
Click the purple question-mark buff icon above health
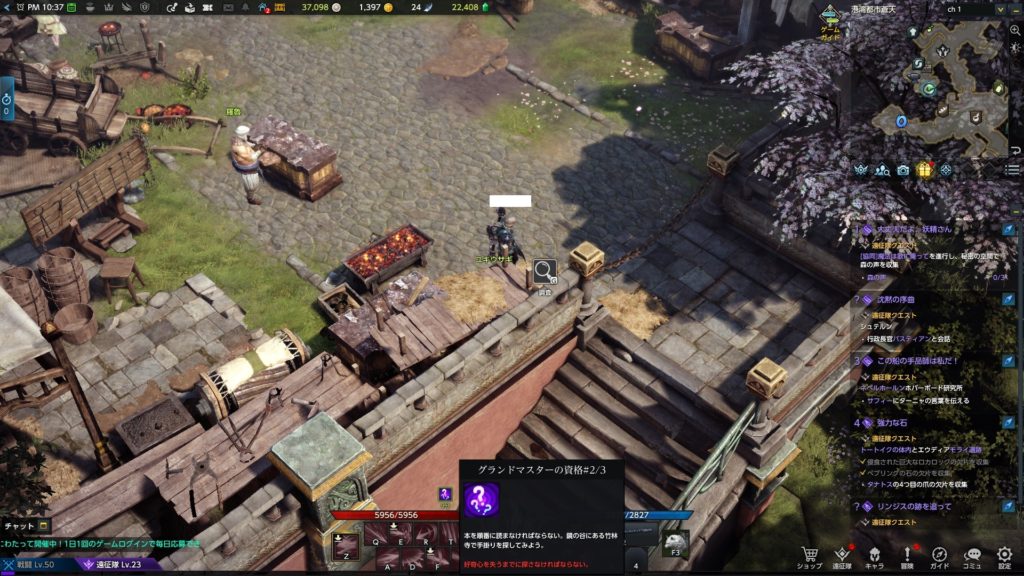[x=445, y=494]
